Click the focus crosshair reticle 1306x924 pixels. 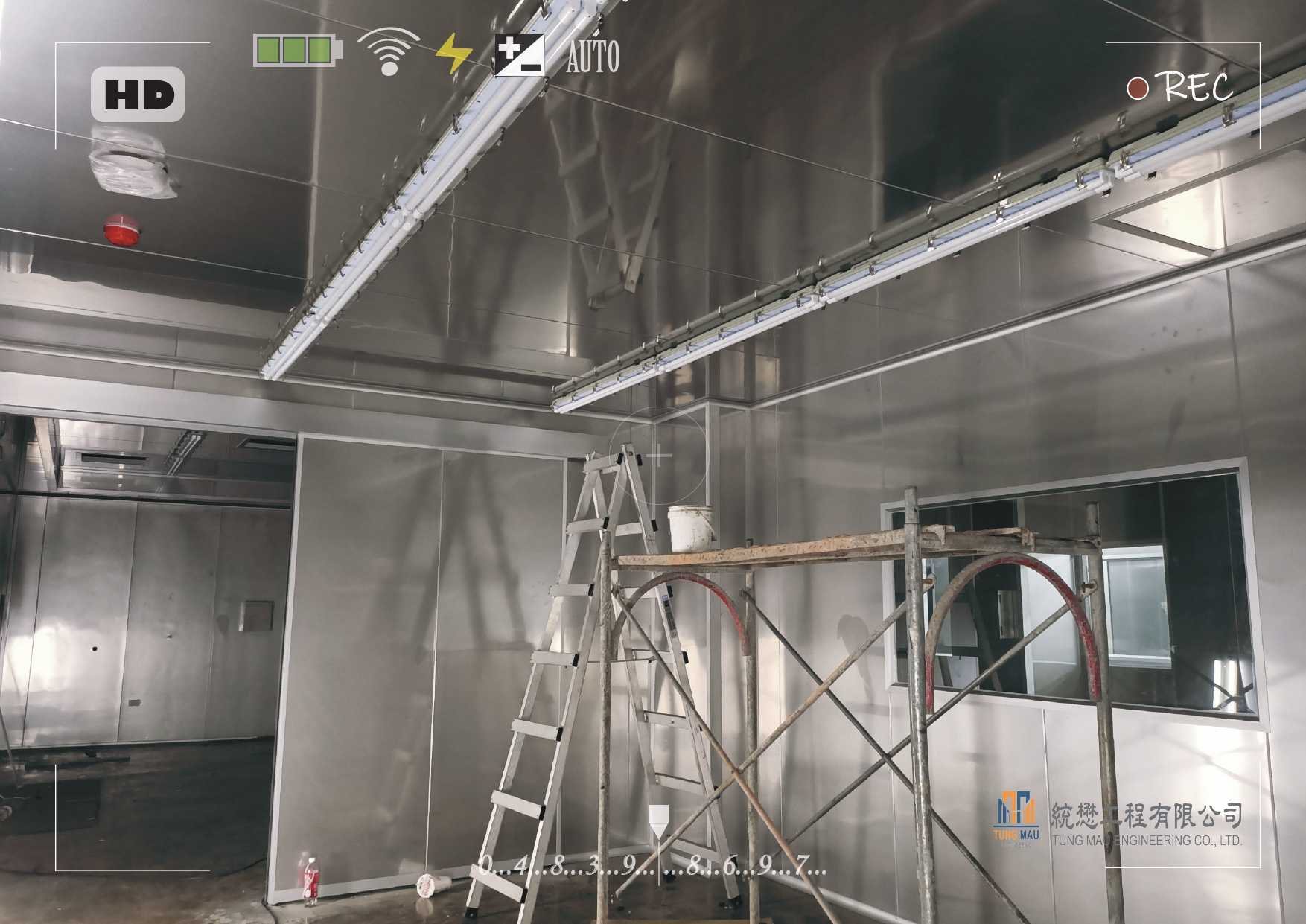click(658, 455)
